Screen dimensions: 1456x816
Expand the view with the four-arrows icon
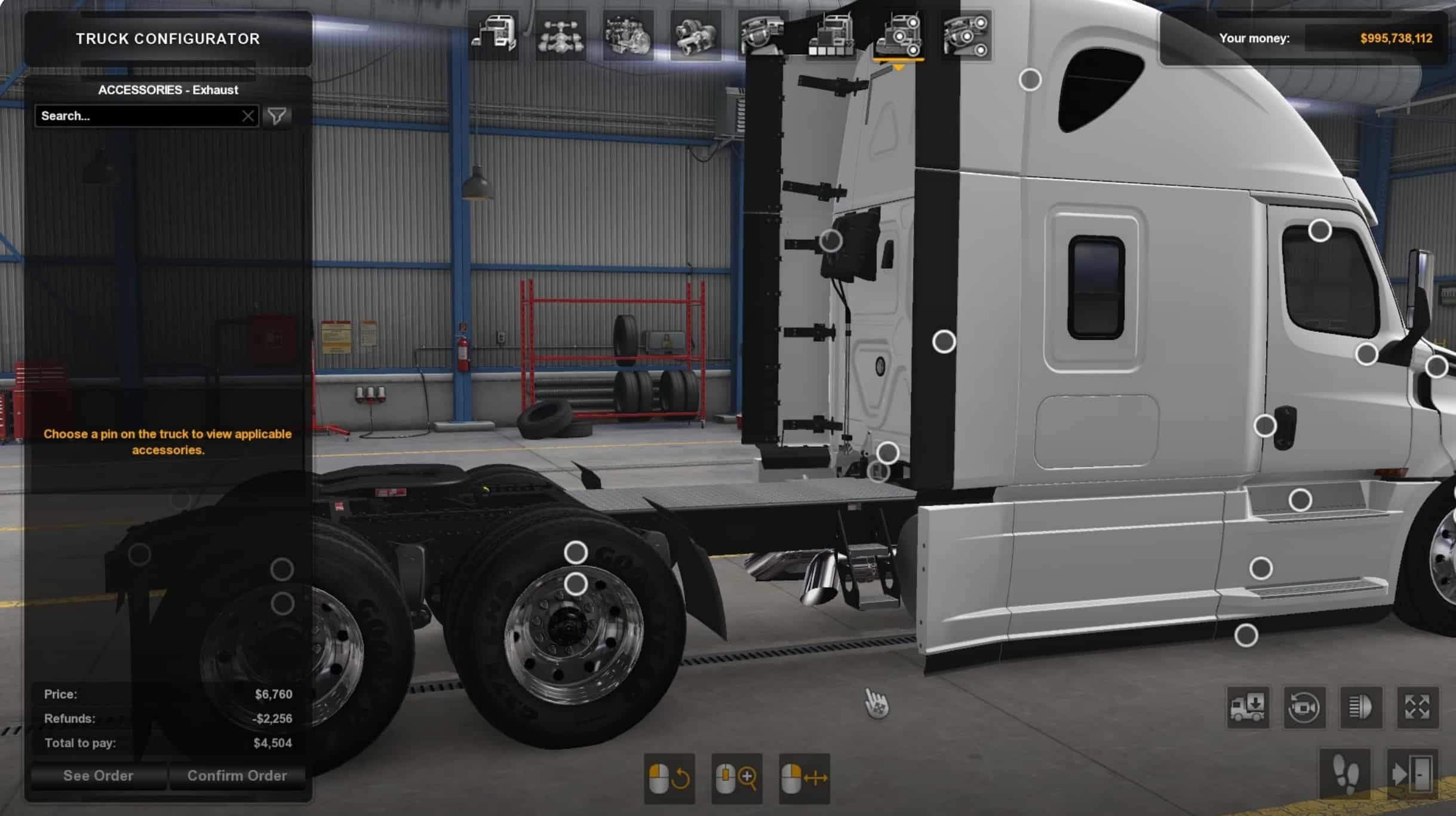(1417, 707)
